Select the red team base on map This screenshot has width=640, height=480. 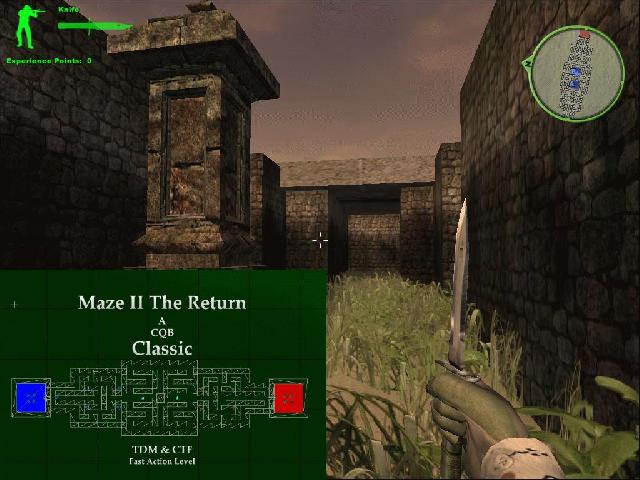[289, 397]
